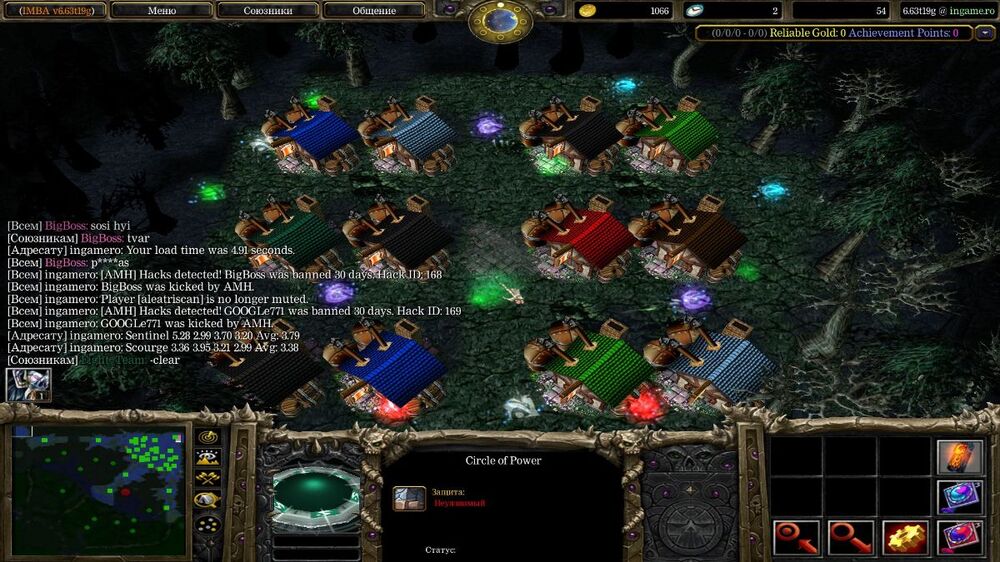Click the day-night clock indicator
1000x562 pixels.
[501, 20]
